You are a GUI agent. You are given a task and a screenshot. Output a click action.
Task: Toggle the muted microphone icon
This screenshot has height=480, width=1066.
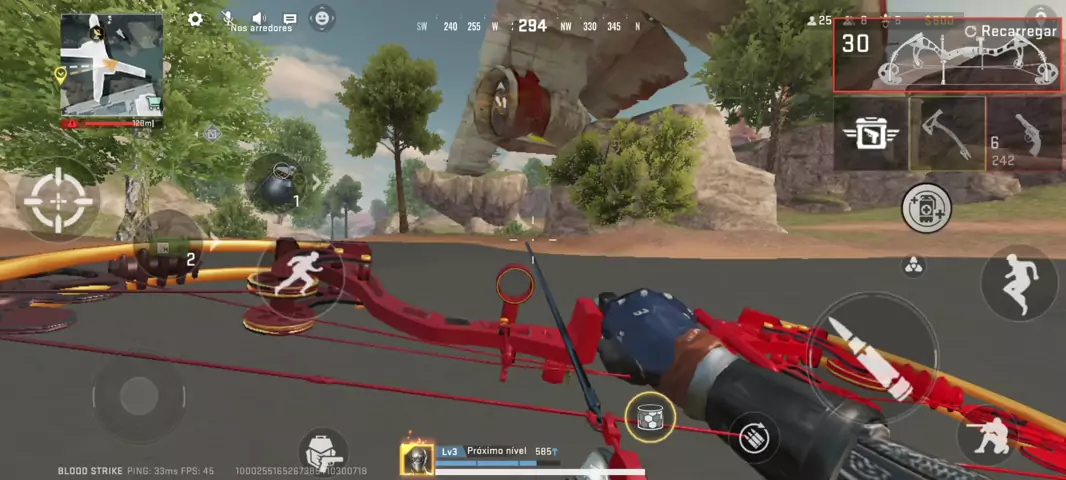(228, 18)
